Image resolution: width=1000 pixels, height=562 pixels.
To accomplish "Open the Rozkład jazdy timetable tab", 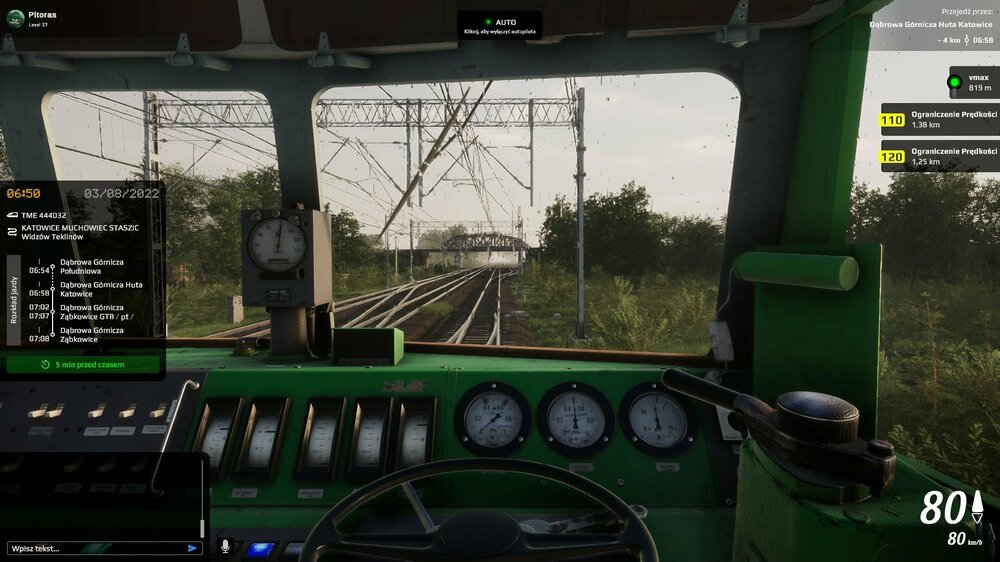I will [x=14, y=299].
